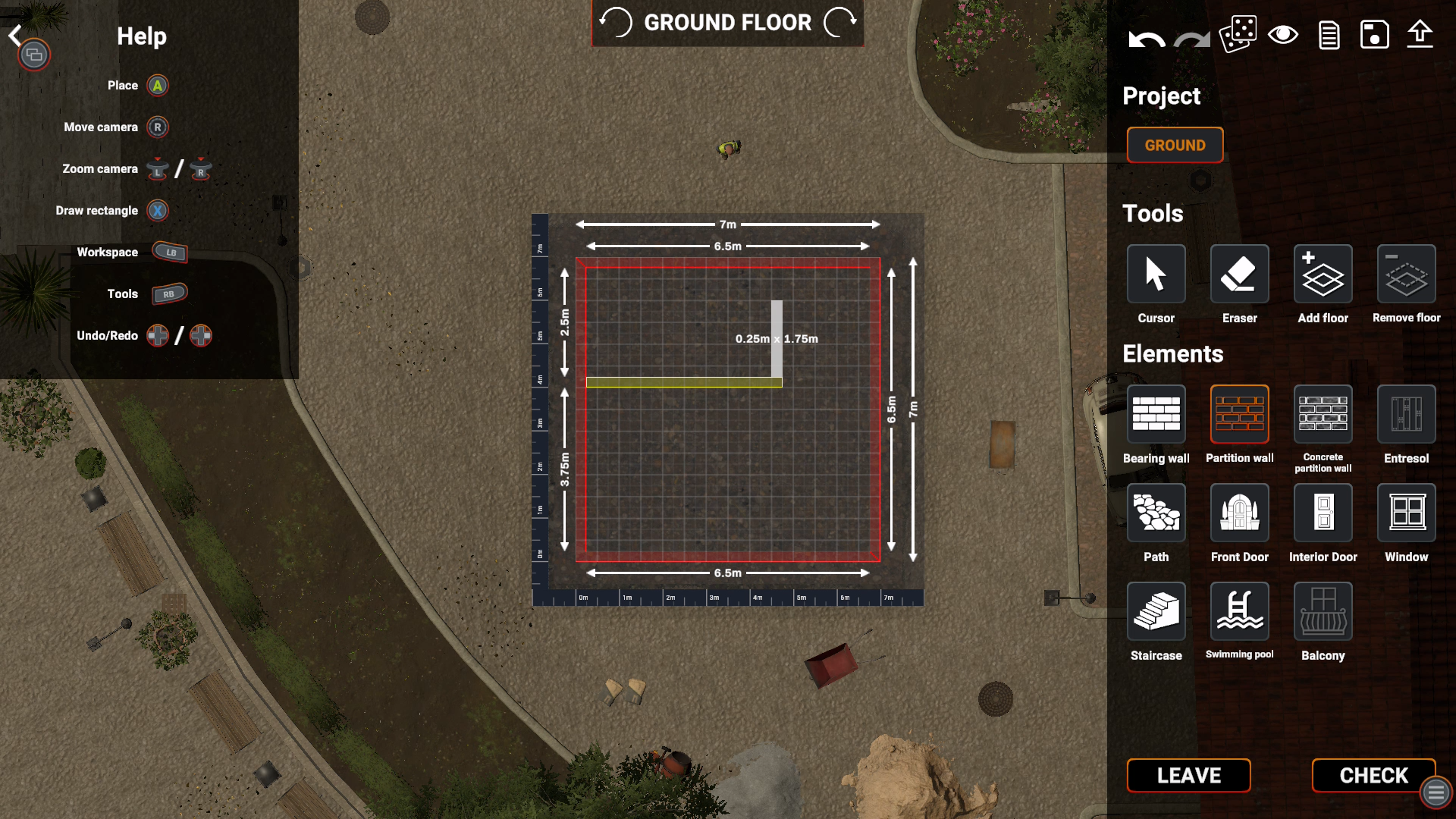Click the dice icon in top toolbar
This screenshot has height=819, width=1456.
1238,35
